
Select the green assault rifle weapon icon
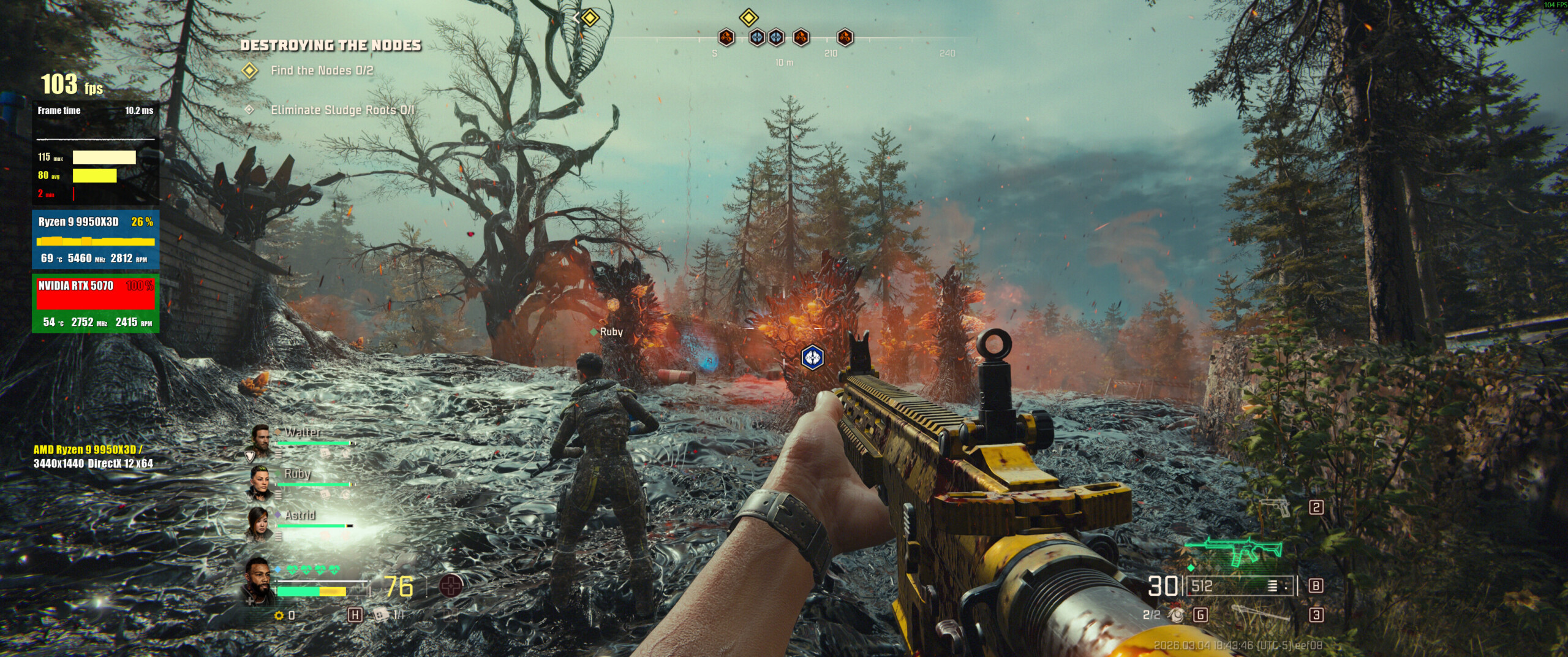[x=1232, y=548]
